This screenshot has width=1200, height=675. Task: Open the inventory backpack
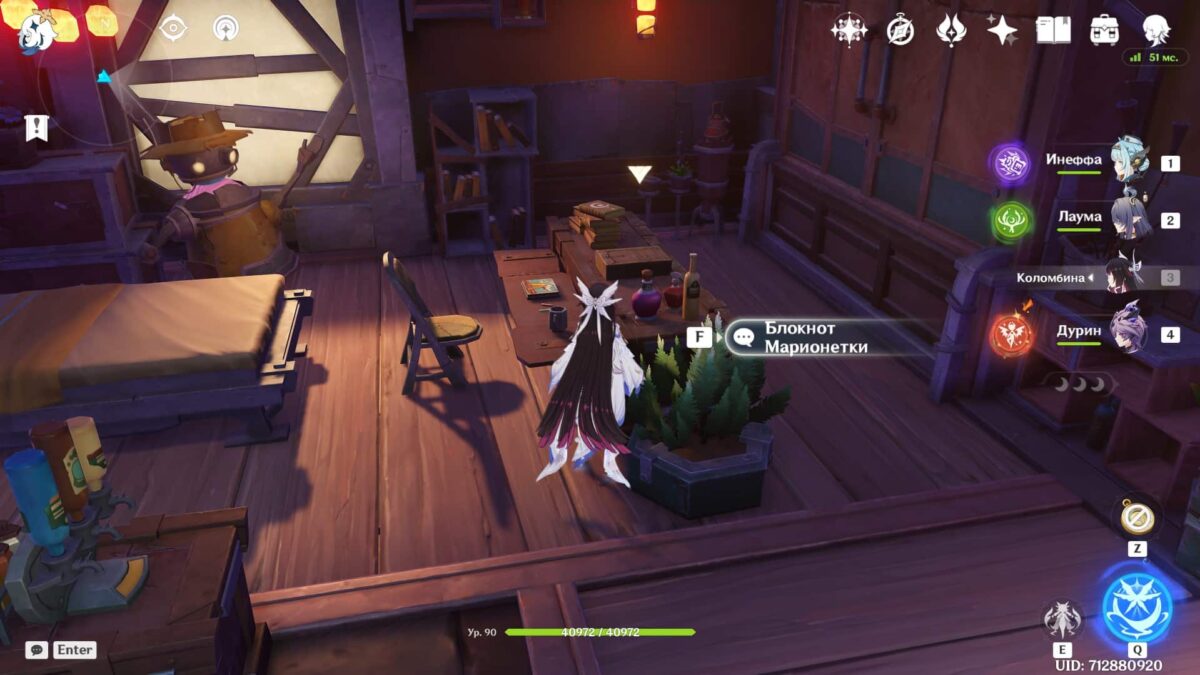1104,30
